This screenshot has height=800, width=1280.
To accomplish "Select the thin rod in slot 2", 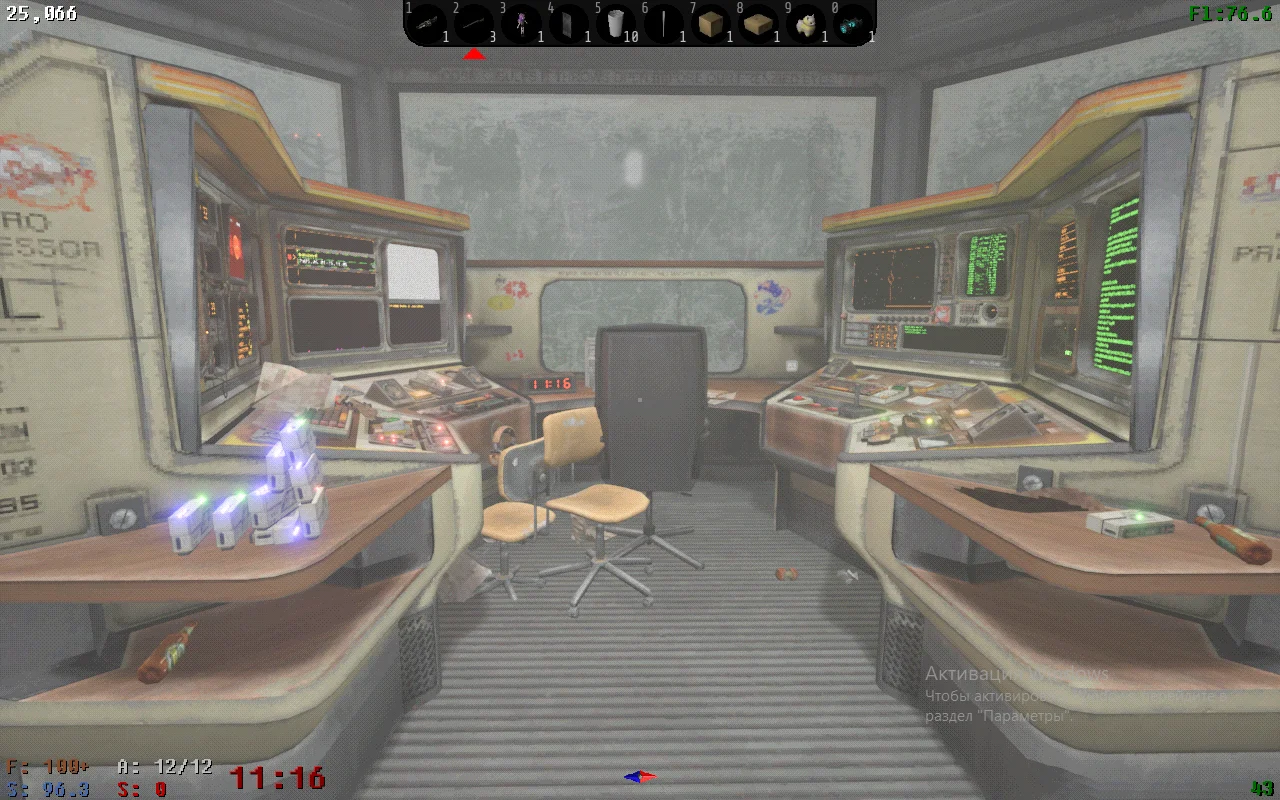I will [475, 23].
